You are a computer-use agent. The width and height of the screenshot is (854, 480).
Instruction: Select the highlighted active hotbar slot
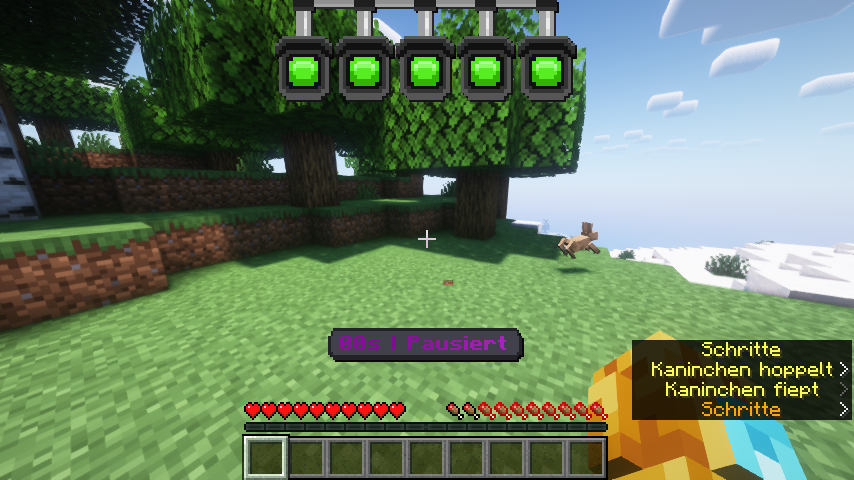coord(266,458)
